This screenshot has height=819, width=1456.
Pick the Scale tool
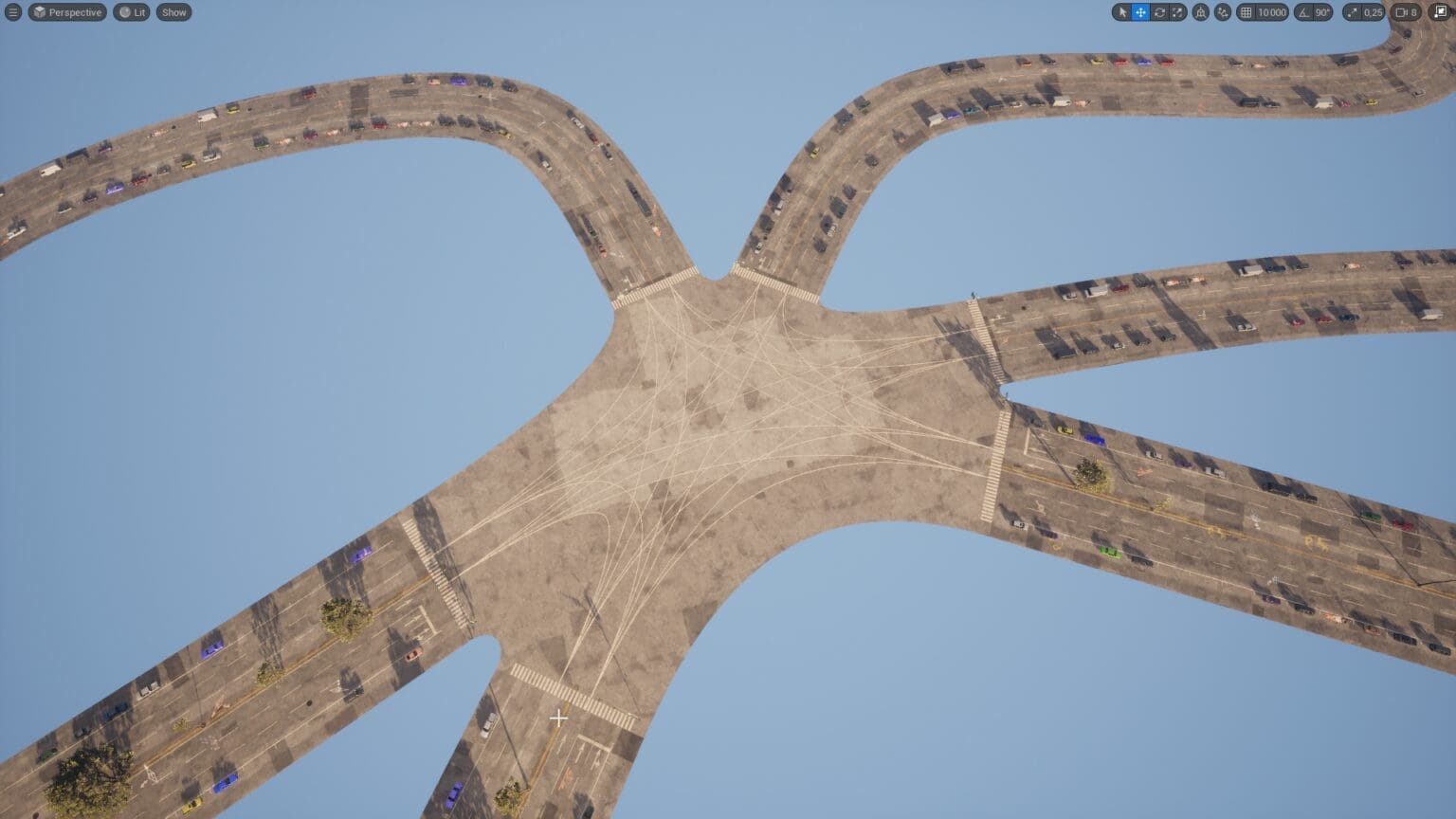pyautogui.click(x=1178, y=12)
